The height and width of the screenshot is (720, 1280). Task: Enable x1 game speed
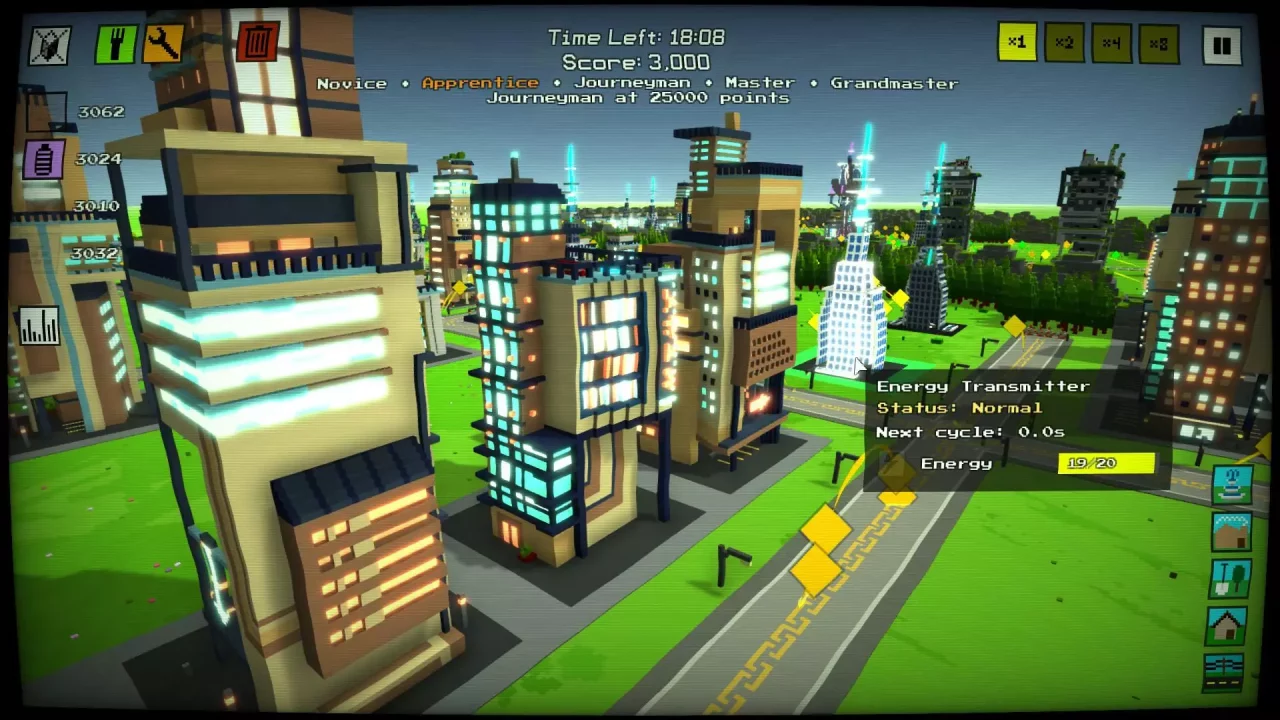1017,44
